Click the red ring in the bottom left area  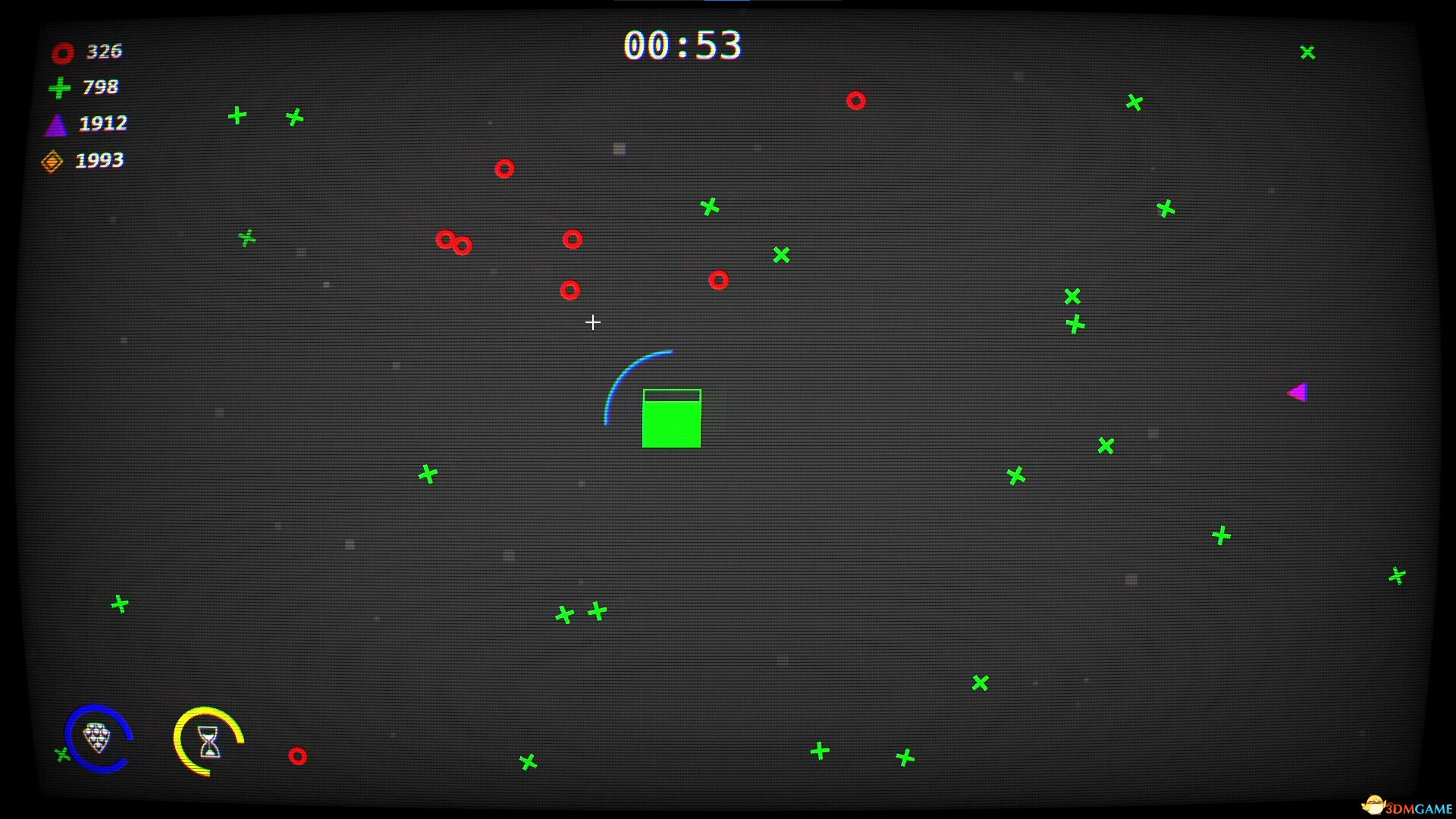tap(297, 755)
